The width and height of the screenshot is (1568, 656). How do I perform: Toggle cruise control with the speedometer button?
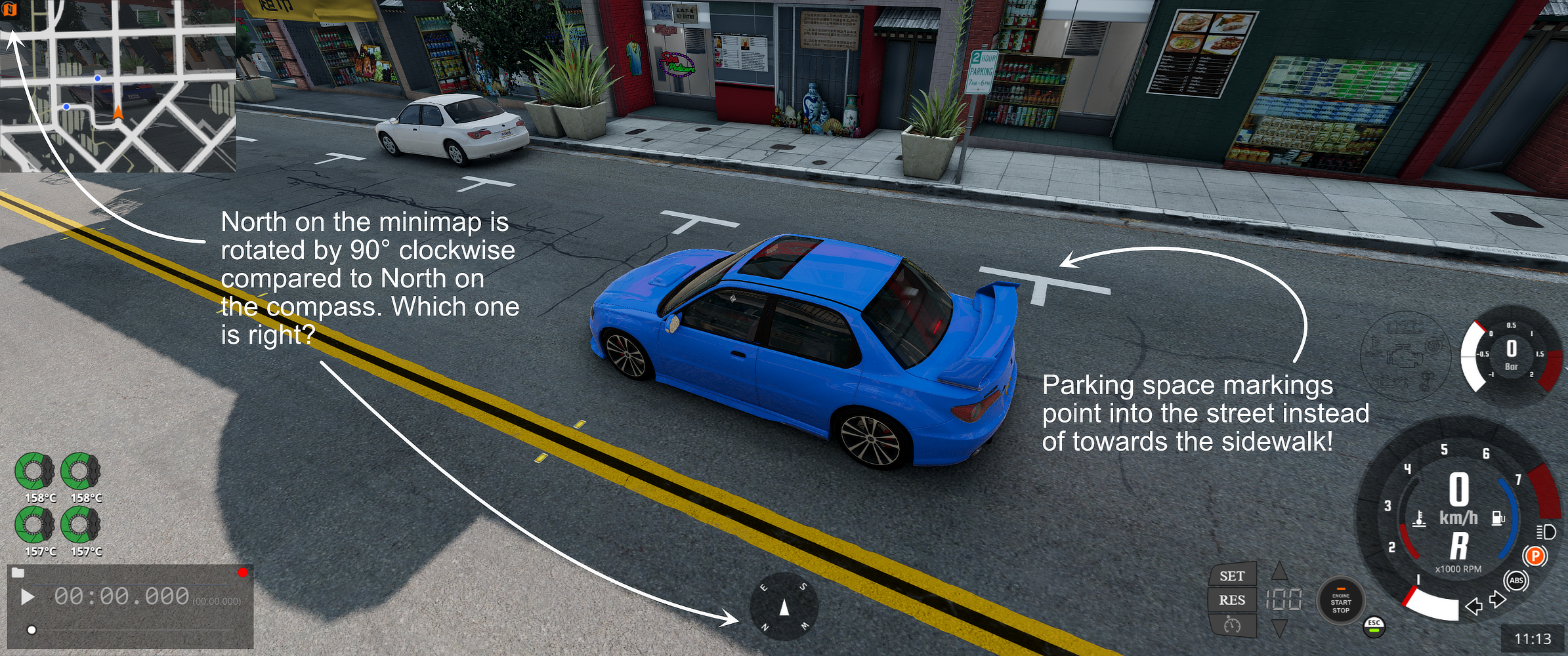1232,625
